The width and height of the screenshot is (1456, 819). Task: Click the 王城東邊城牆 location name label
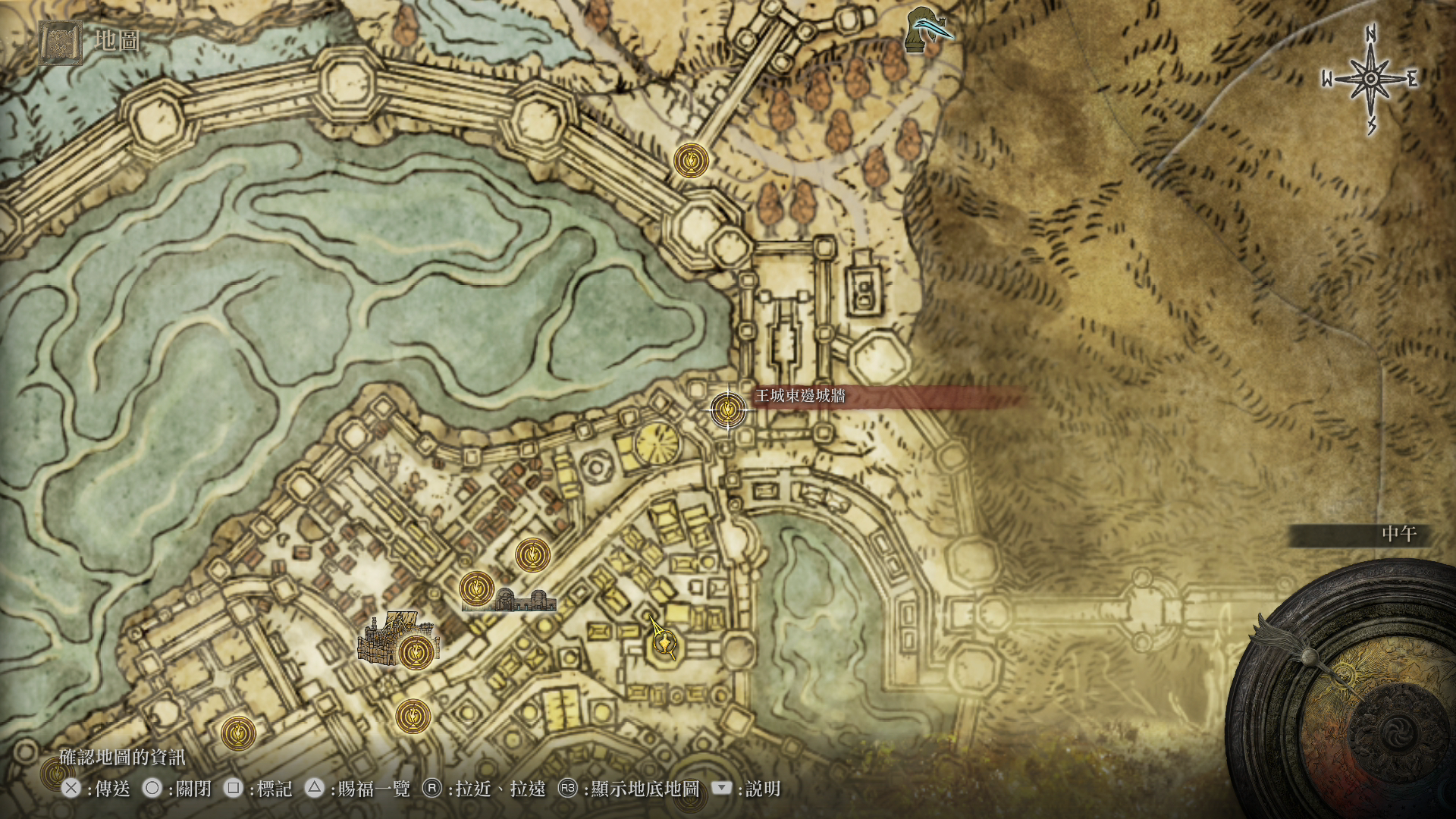800,396
